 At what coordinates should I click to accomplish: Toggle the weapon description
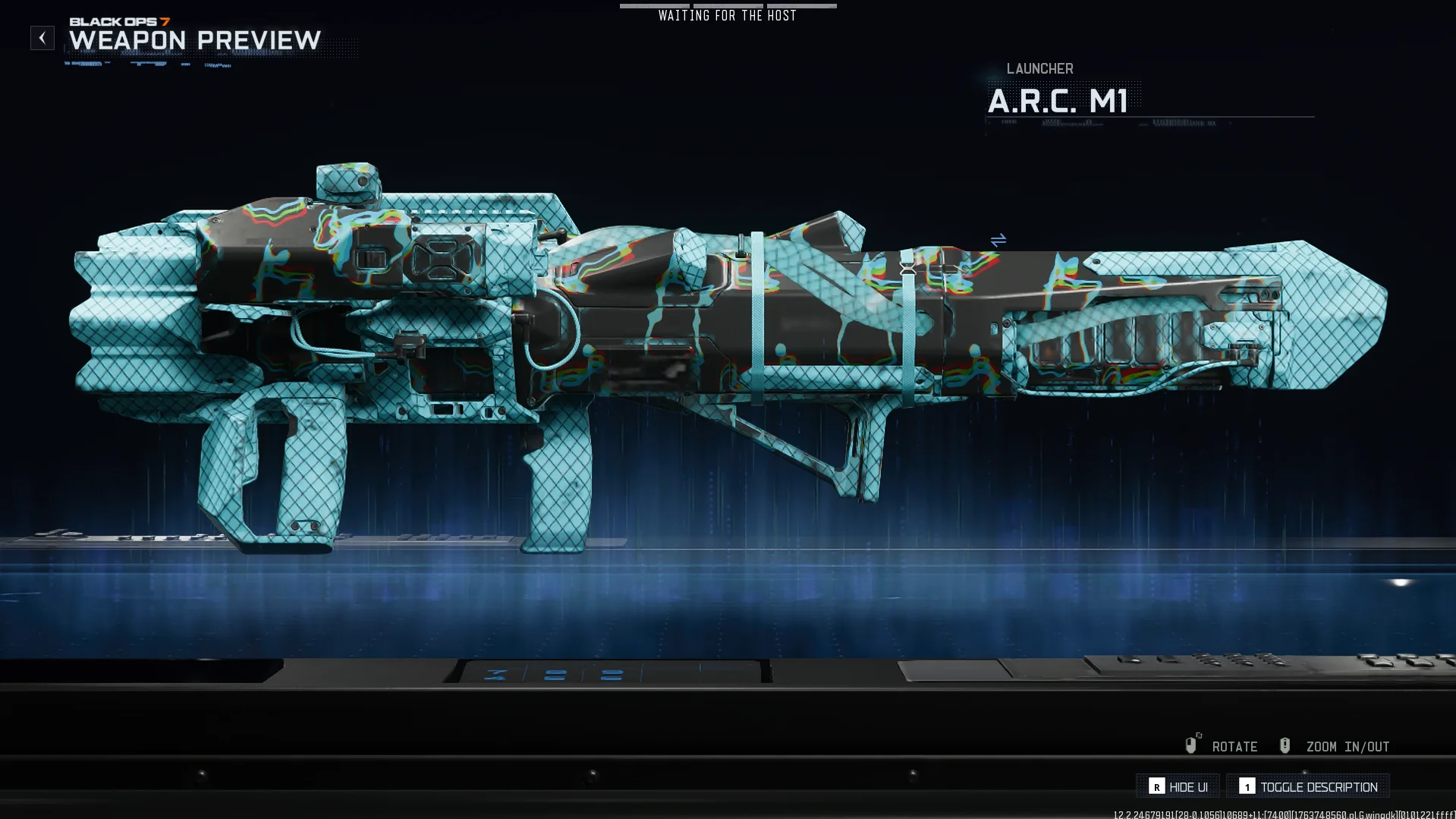[1308, 786]
